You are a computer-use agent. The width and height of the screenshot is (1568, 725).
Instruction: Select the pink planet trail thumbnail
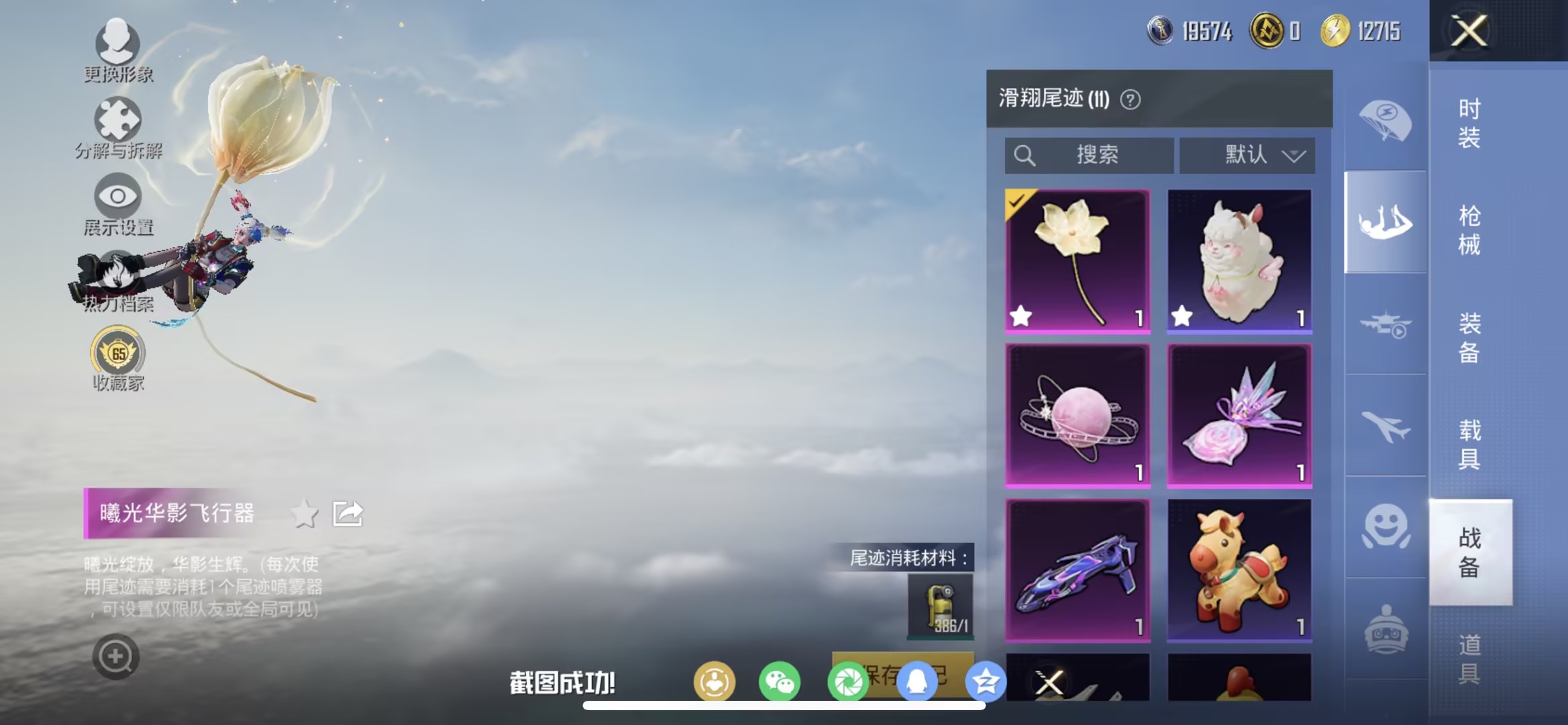click(x=1077, y=414)
